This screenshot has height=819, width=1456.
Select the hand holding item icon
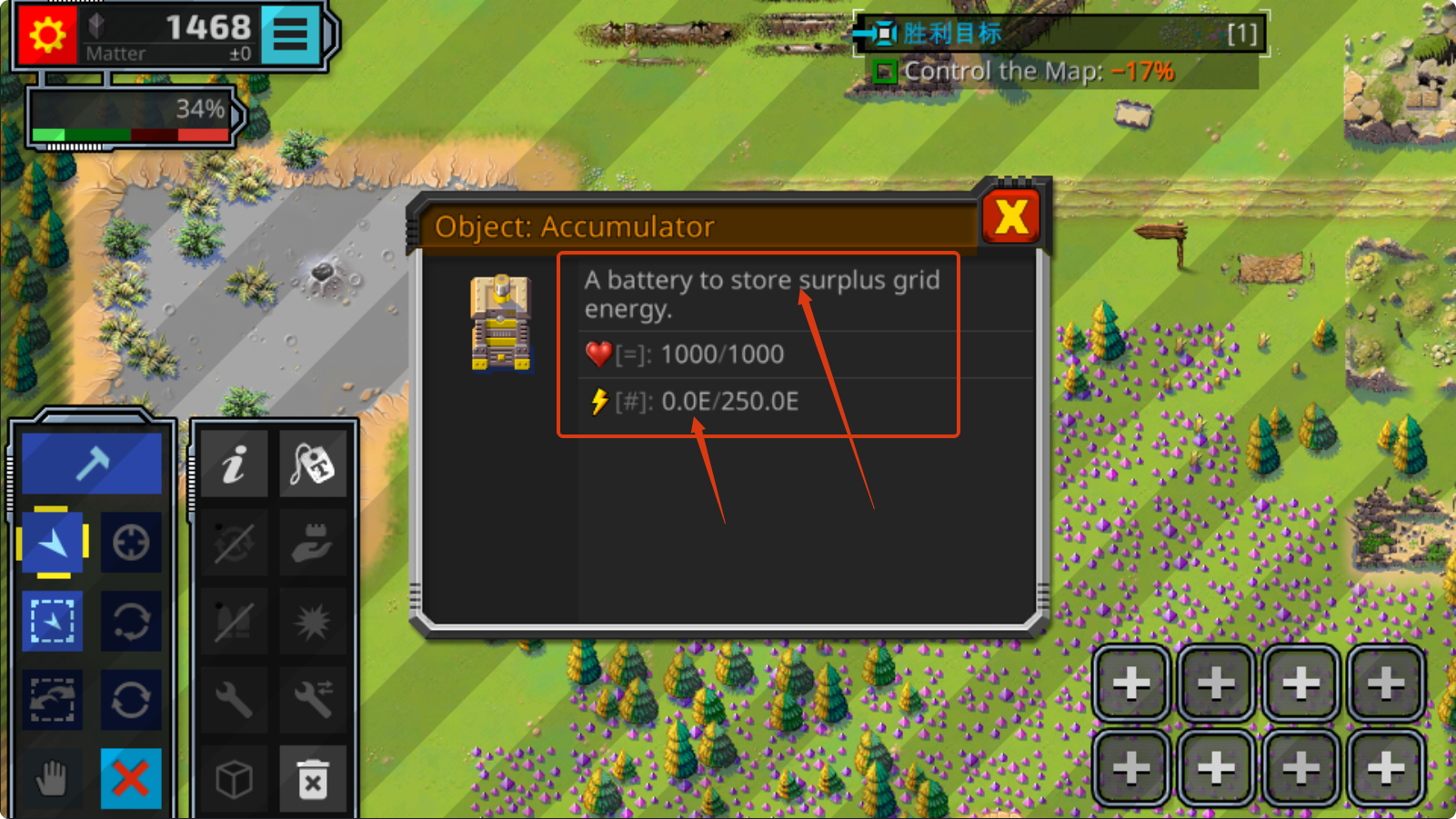coord(313,543)
